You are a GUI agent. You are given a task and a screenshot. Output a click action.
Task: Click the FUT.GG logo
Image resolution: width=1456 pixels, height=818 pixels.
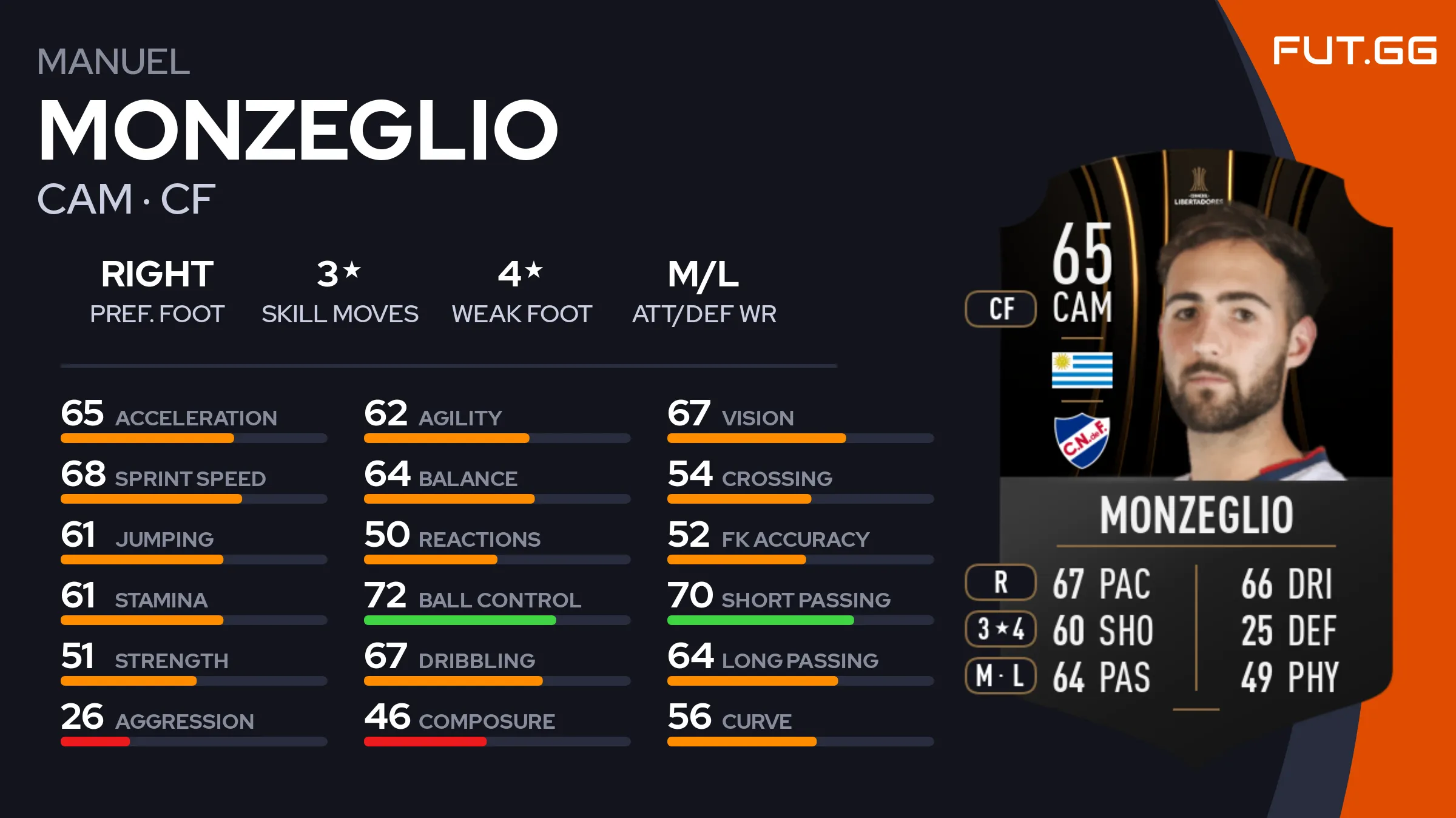pyautogui.click(x=1355, y=51)
